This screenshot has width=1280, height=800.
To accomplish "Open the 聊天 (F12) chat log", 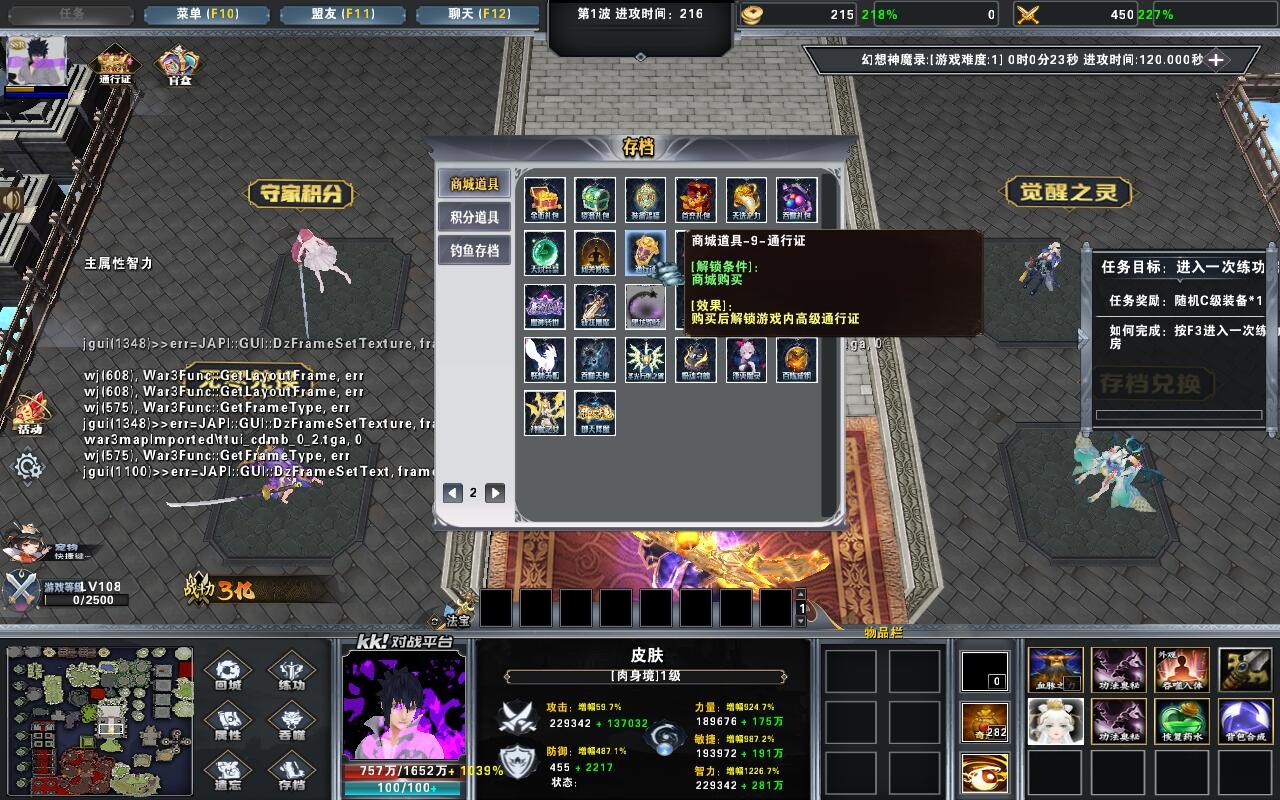I will 477,15.
